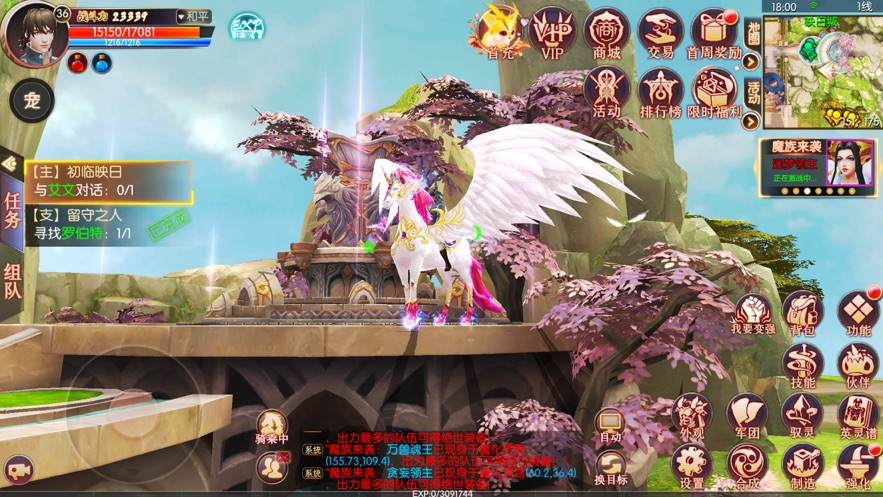Image resolution: width=883 pixels, height=497 pixels.
Task: Click the player portrait avatar
Action: (x=34, y=34)
